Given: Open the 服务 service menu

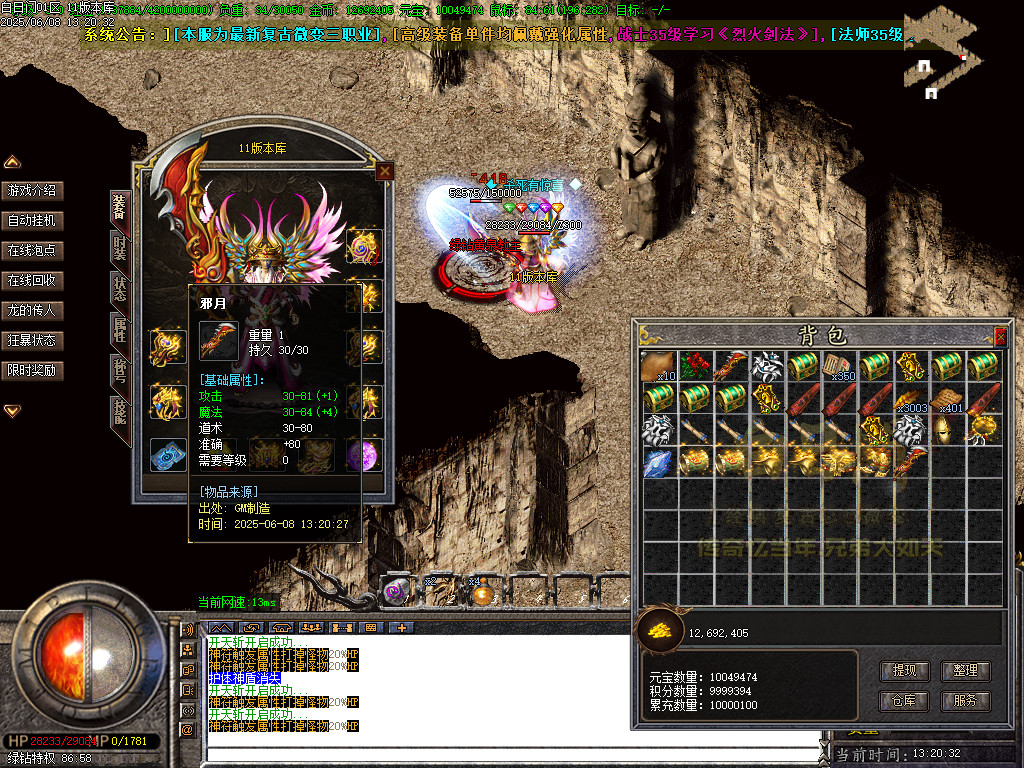Looking at the screenshot, I should point(965,701).
